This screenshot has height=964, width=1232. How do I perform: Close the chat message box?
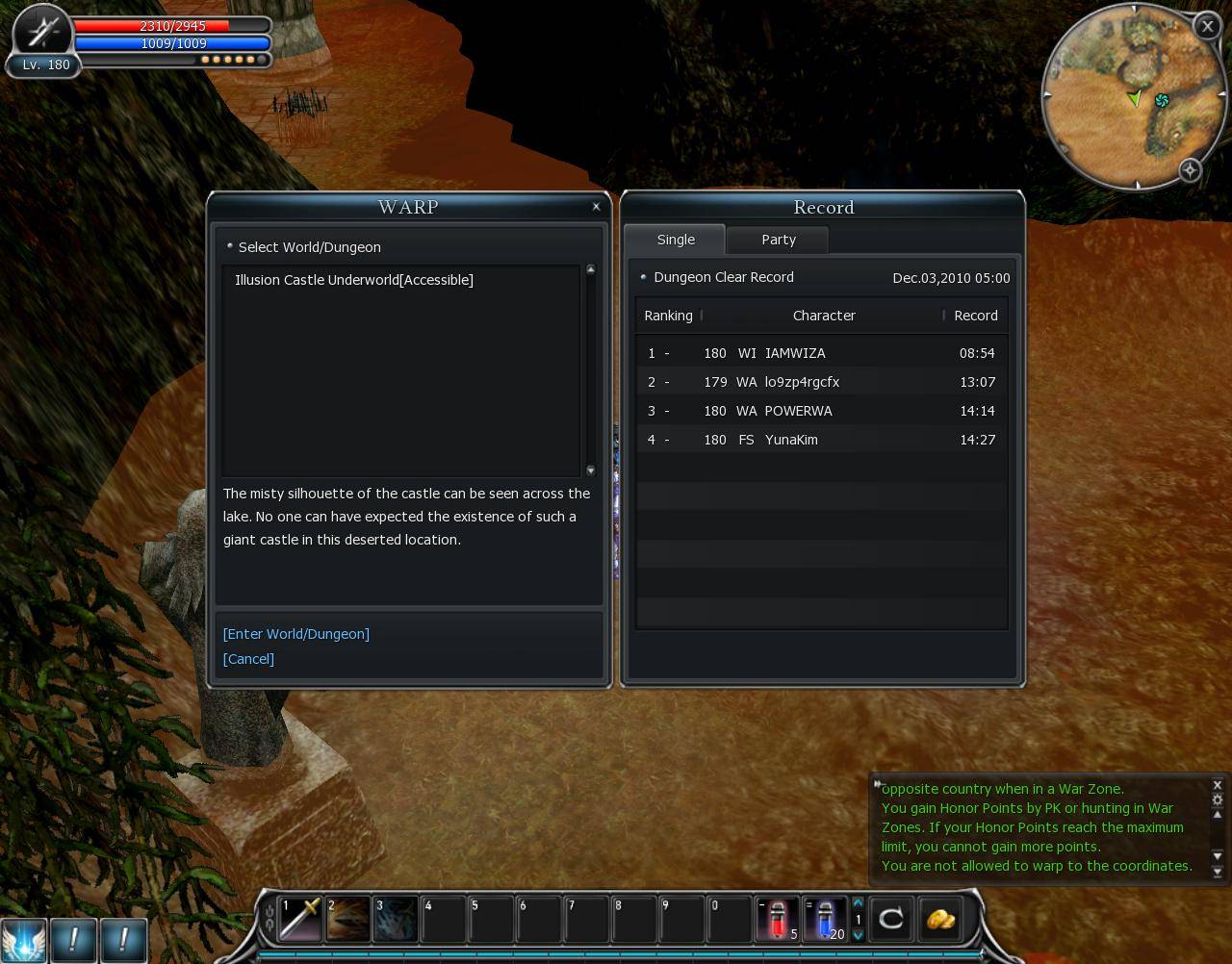click(1217, 785)
